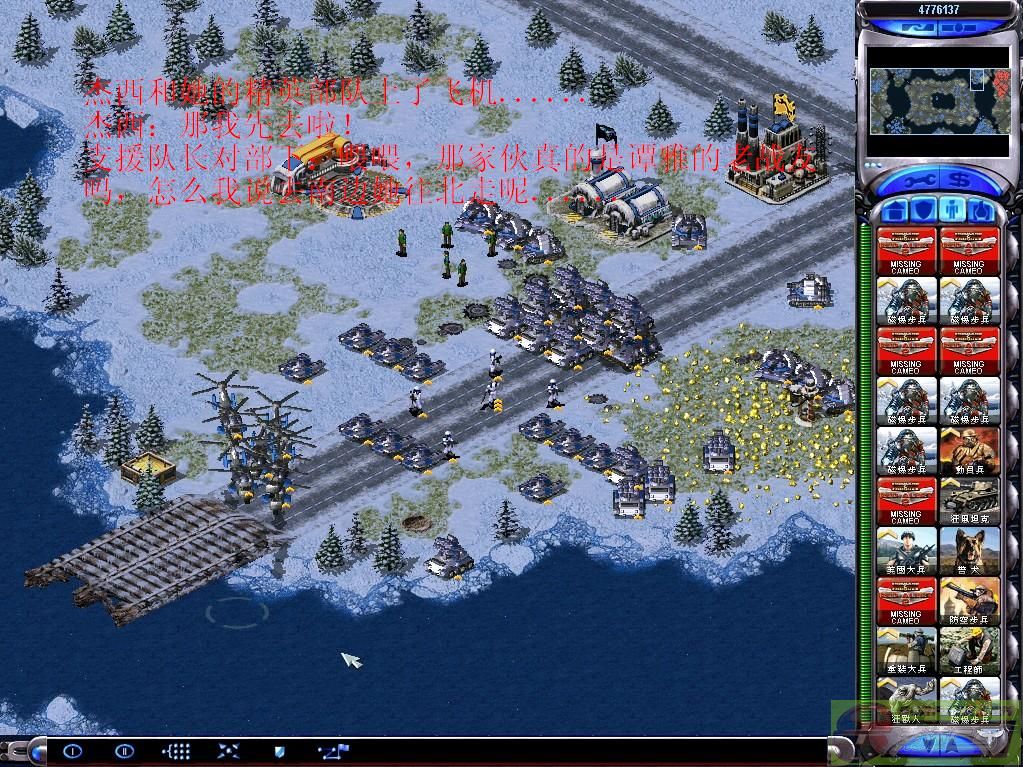1023x767 pixels.
Task: Select team II in command bar
Action: (124, 750)
